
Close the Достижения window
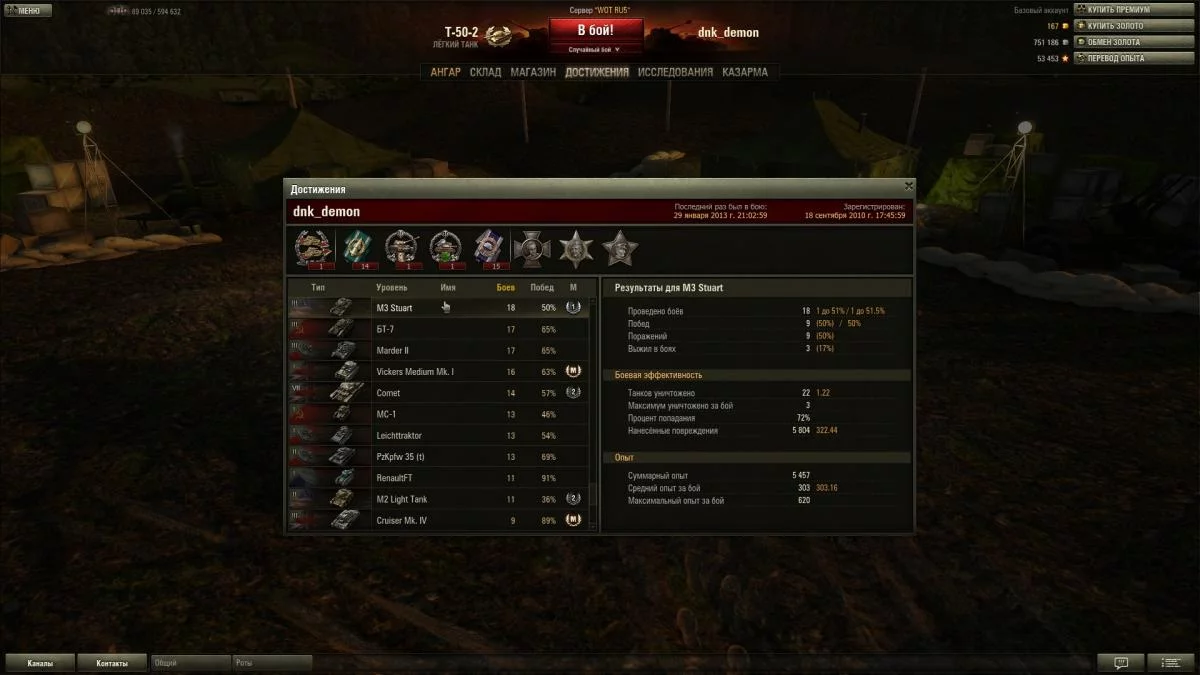coord(908,186)
